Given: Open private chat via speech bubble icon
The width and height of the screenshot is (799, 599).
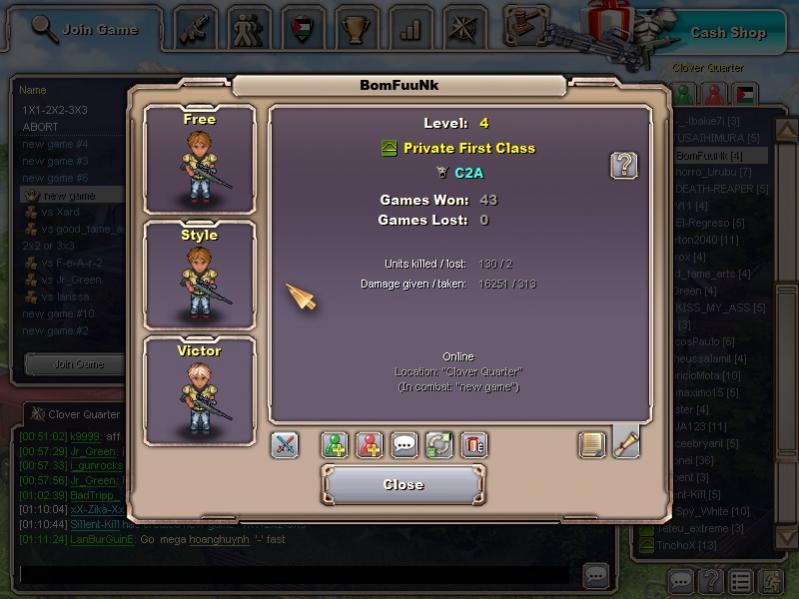Looking at the screenshot, I should 405,445.
